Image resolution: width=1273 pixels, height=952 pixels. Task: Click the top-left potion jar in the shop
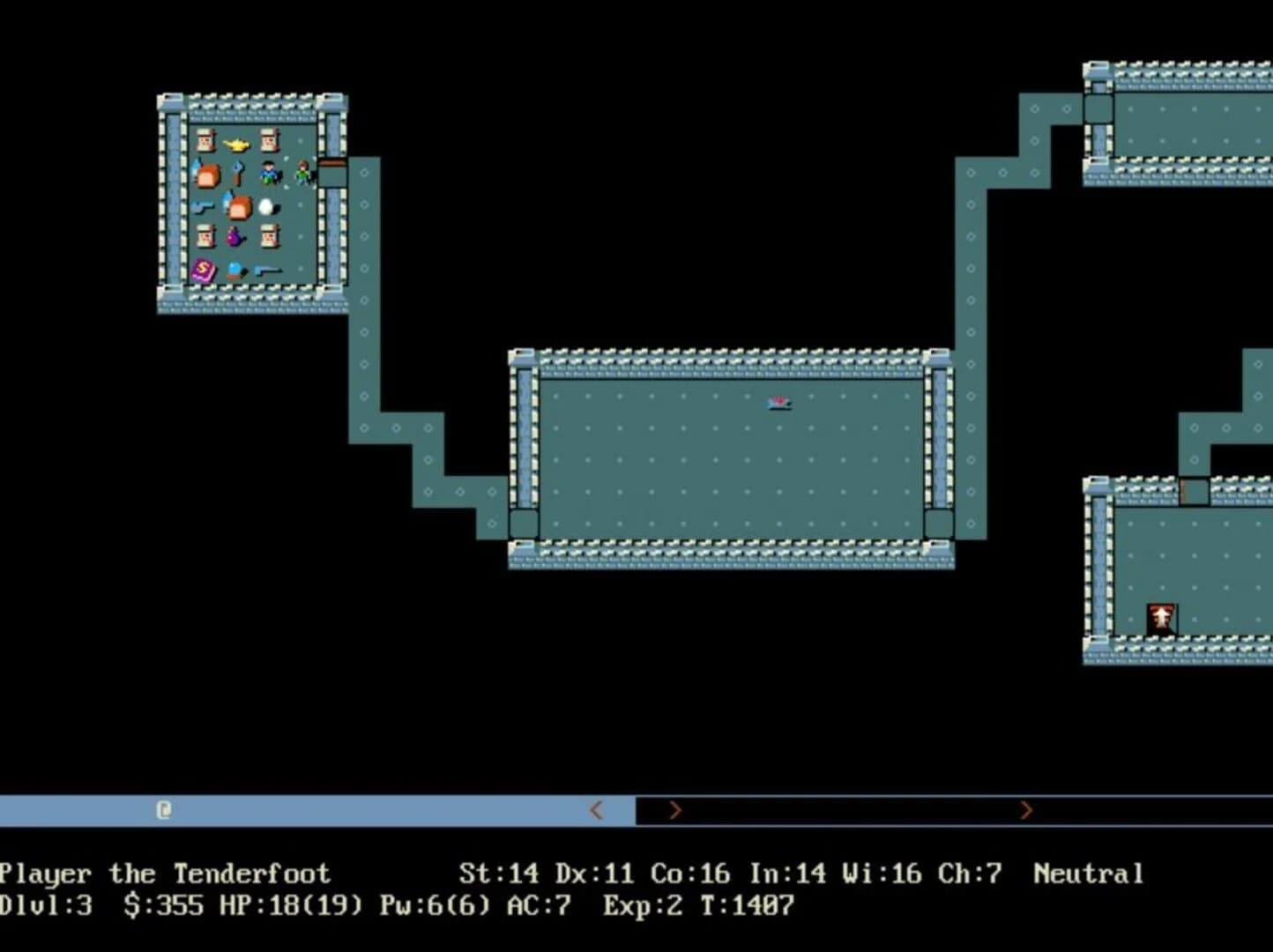pos(206,141)
